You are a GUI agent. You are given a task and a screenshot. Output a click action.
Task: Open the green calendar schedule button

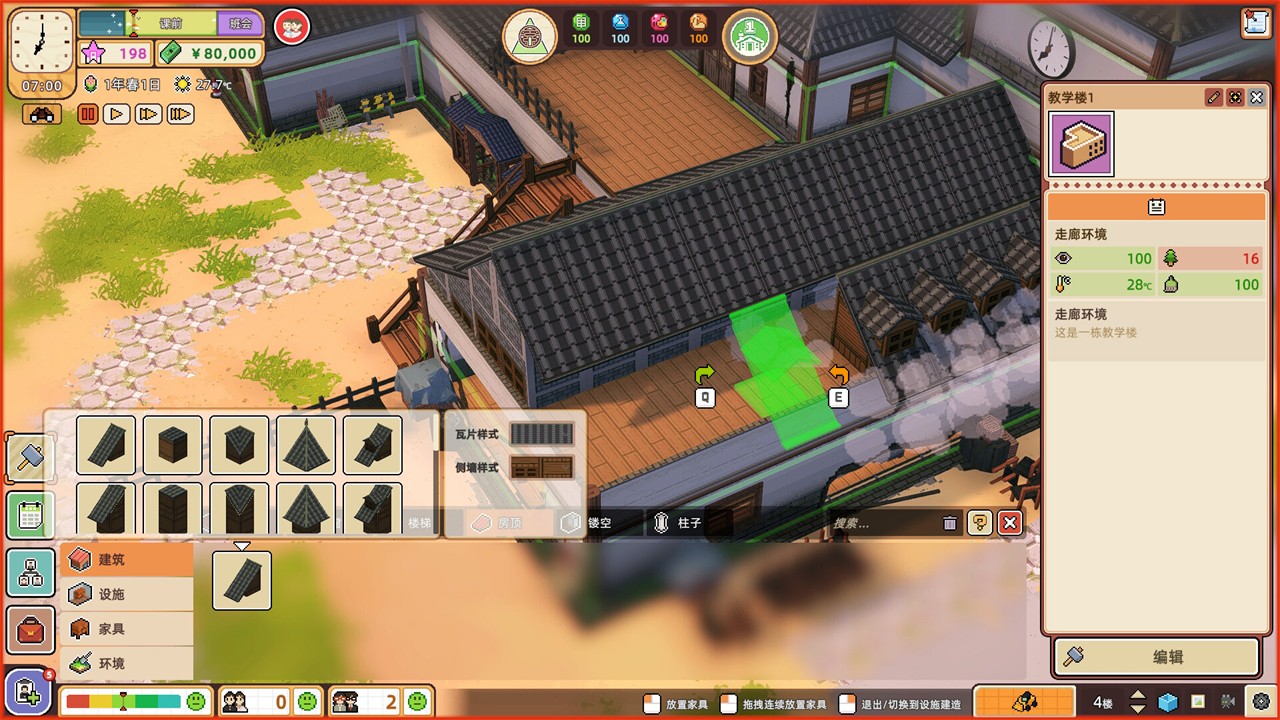(x=31, y=516)
